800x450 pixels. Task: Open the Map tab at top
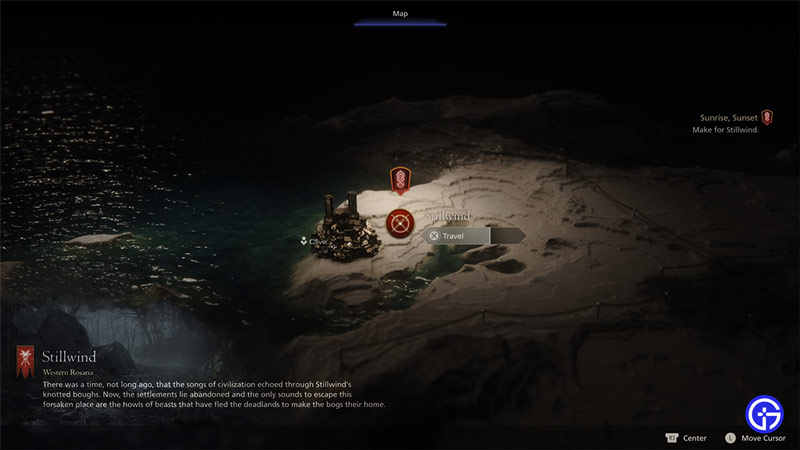[x=400, y=14]
